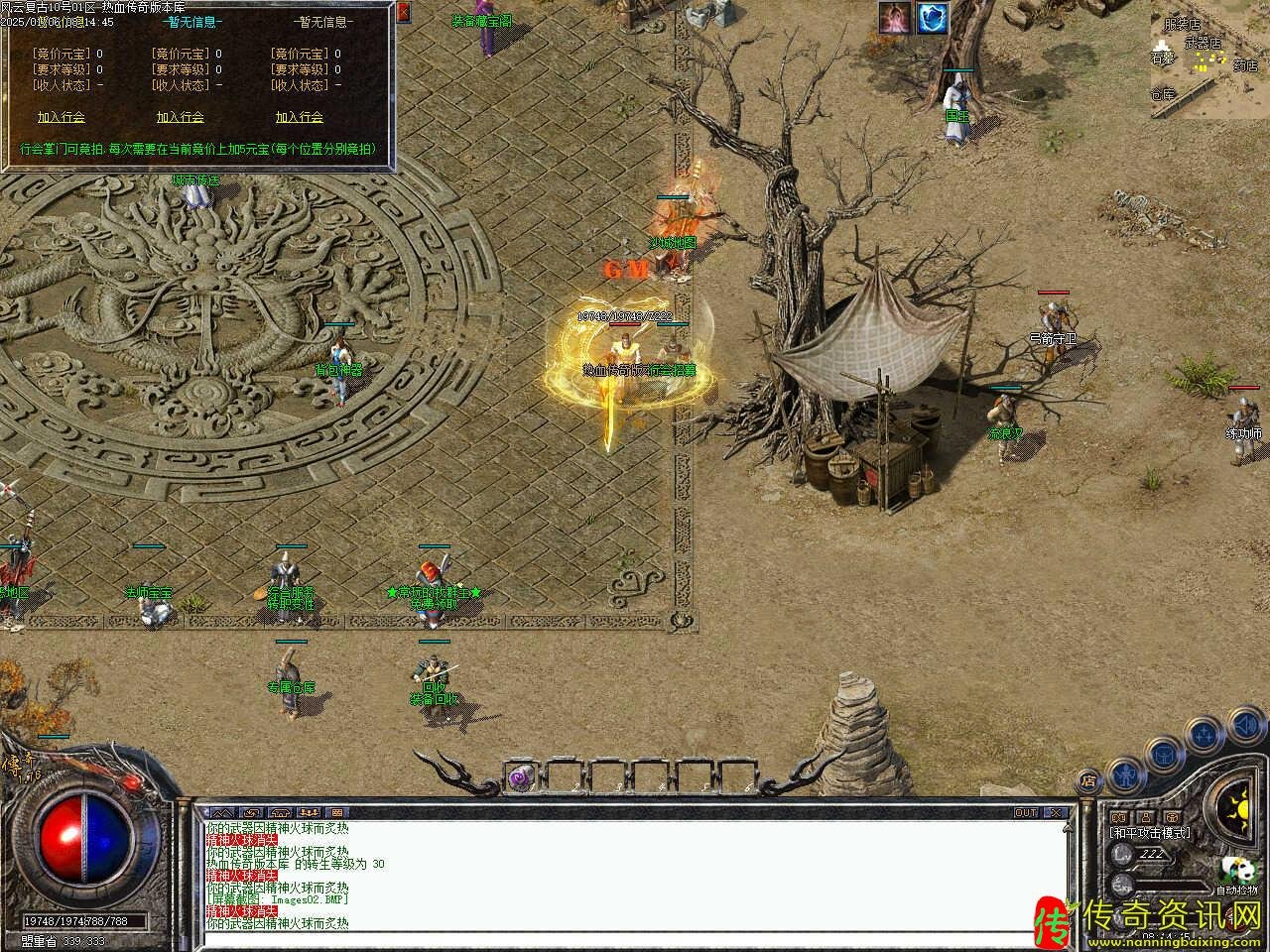Switch the 和平攻击模式 attack mode label
Screen dimensions: 1270x952
point(1150,833)
